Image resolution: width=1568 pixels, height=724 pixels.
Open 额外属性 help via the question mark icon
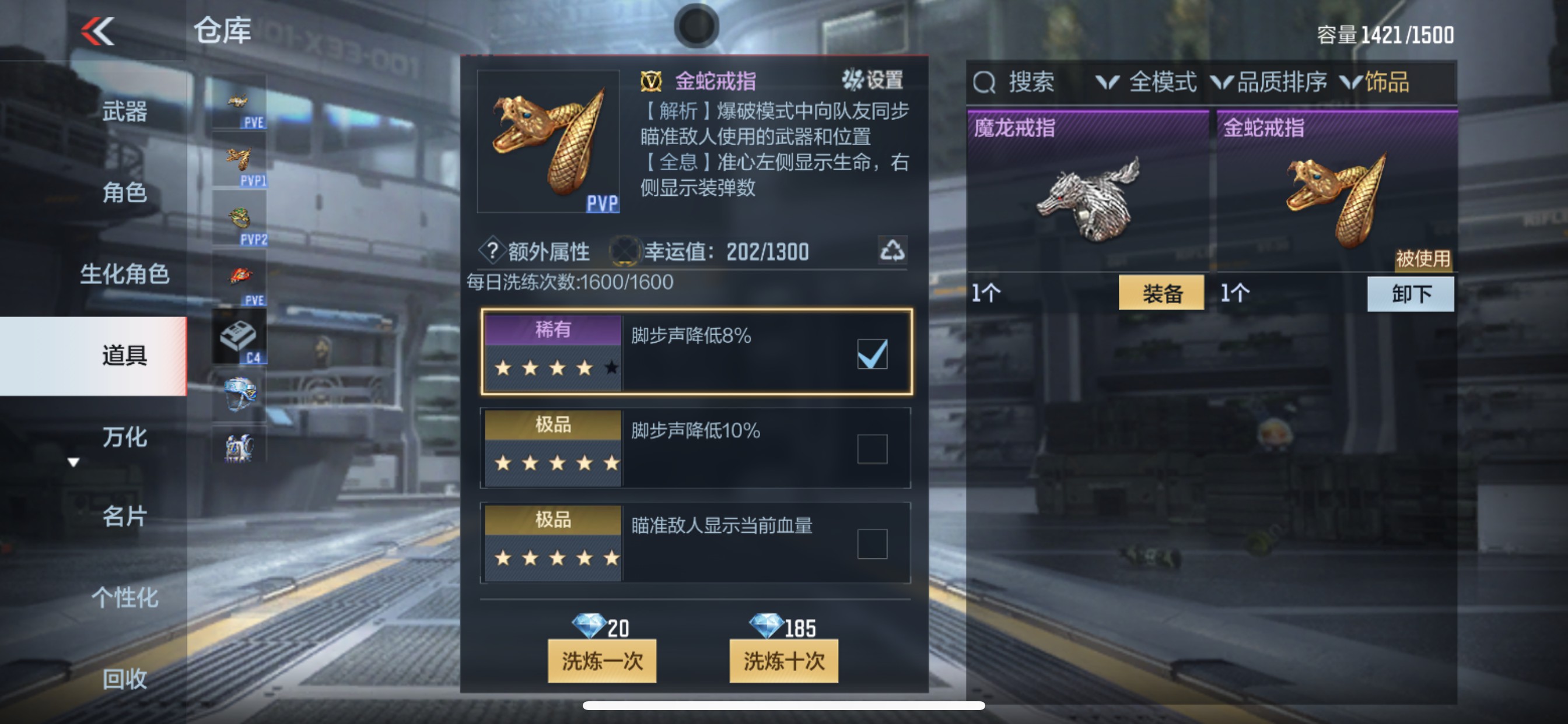point(493,251)
